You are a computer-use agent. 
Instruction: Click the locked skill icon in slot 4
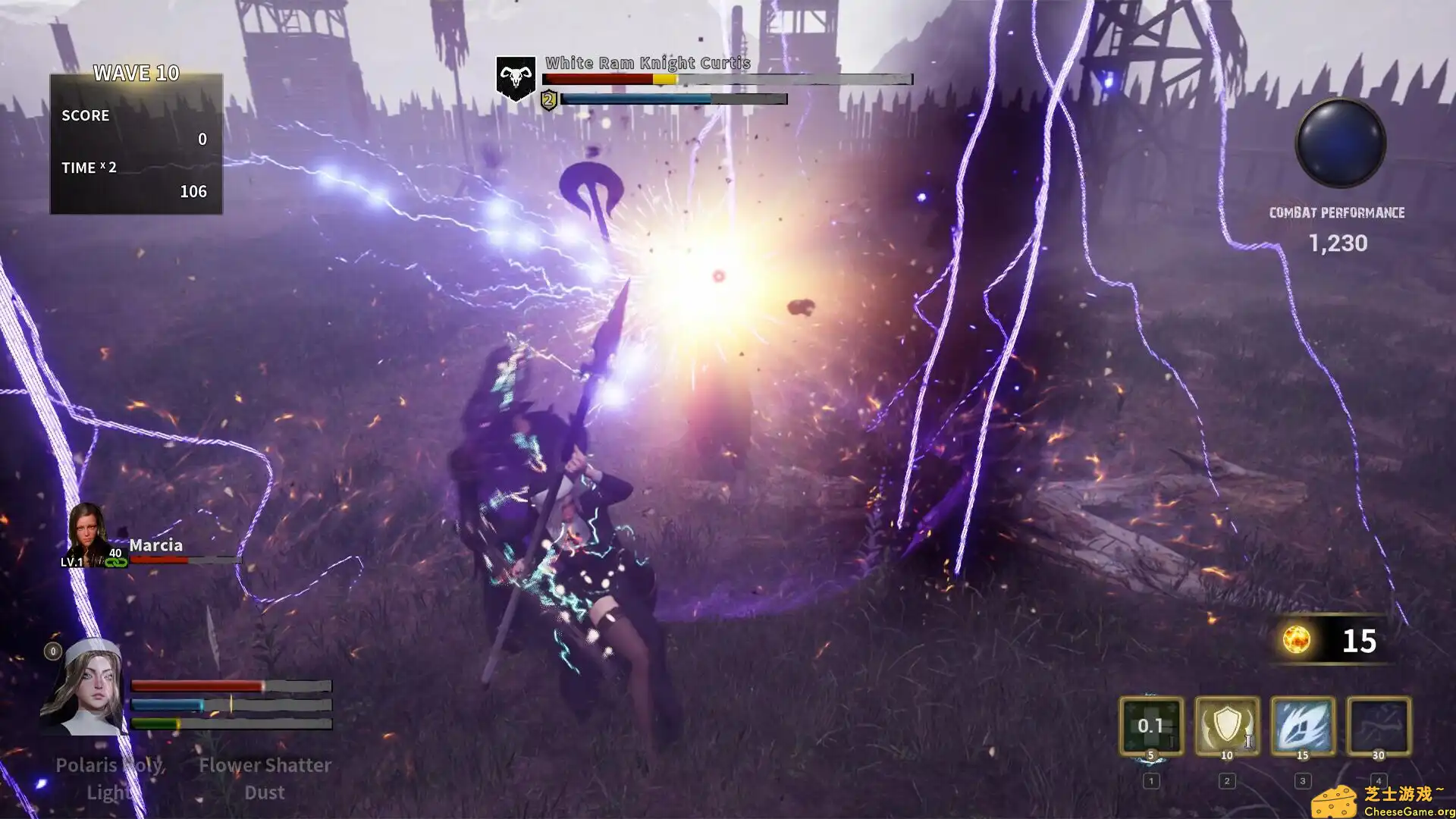pos(1377,726)
